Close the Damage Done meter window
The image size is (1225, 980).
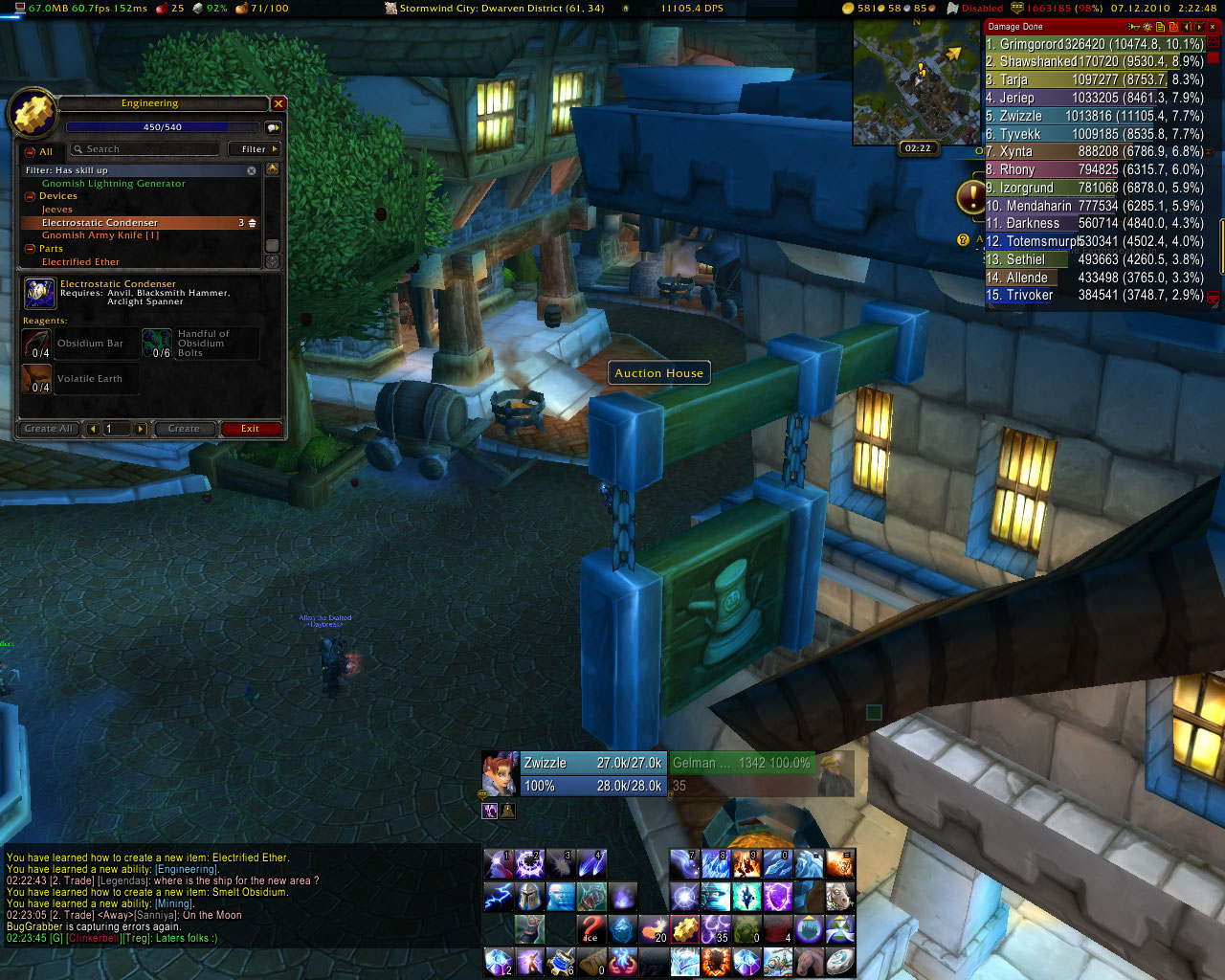1213,27
